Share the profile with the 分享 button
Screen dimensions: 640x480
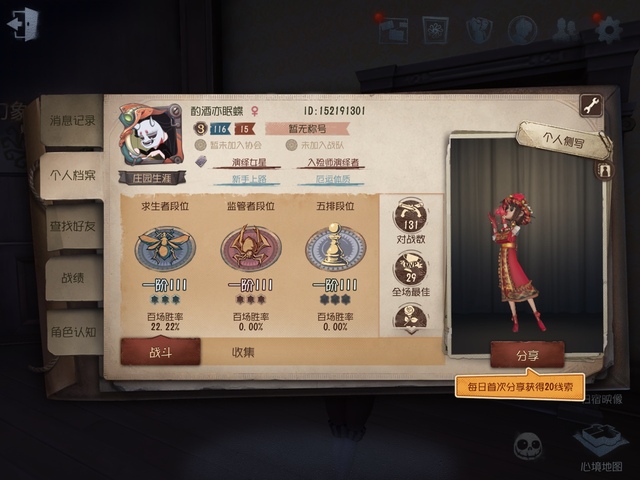[x=527, y=354]
